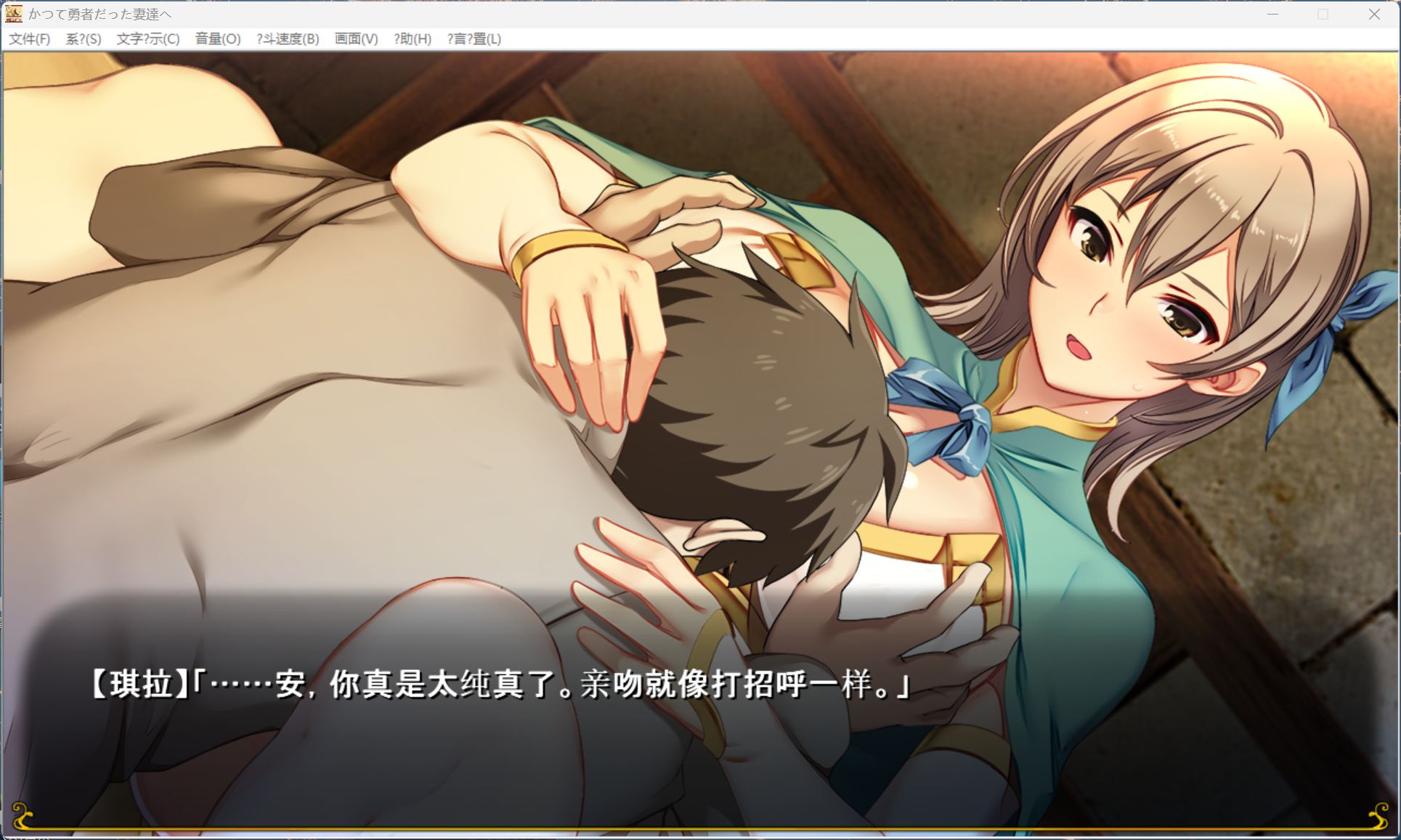Open the 画面(V) display menu
The image size is (1401, 840).
click(355, 38)
